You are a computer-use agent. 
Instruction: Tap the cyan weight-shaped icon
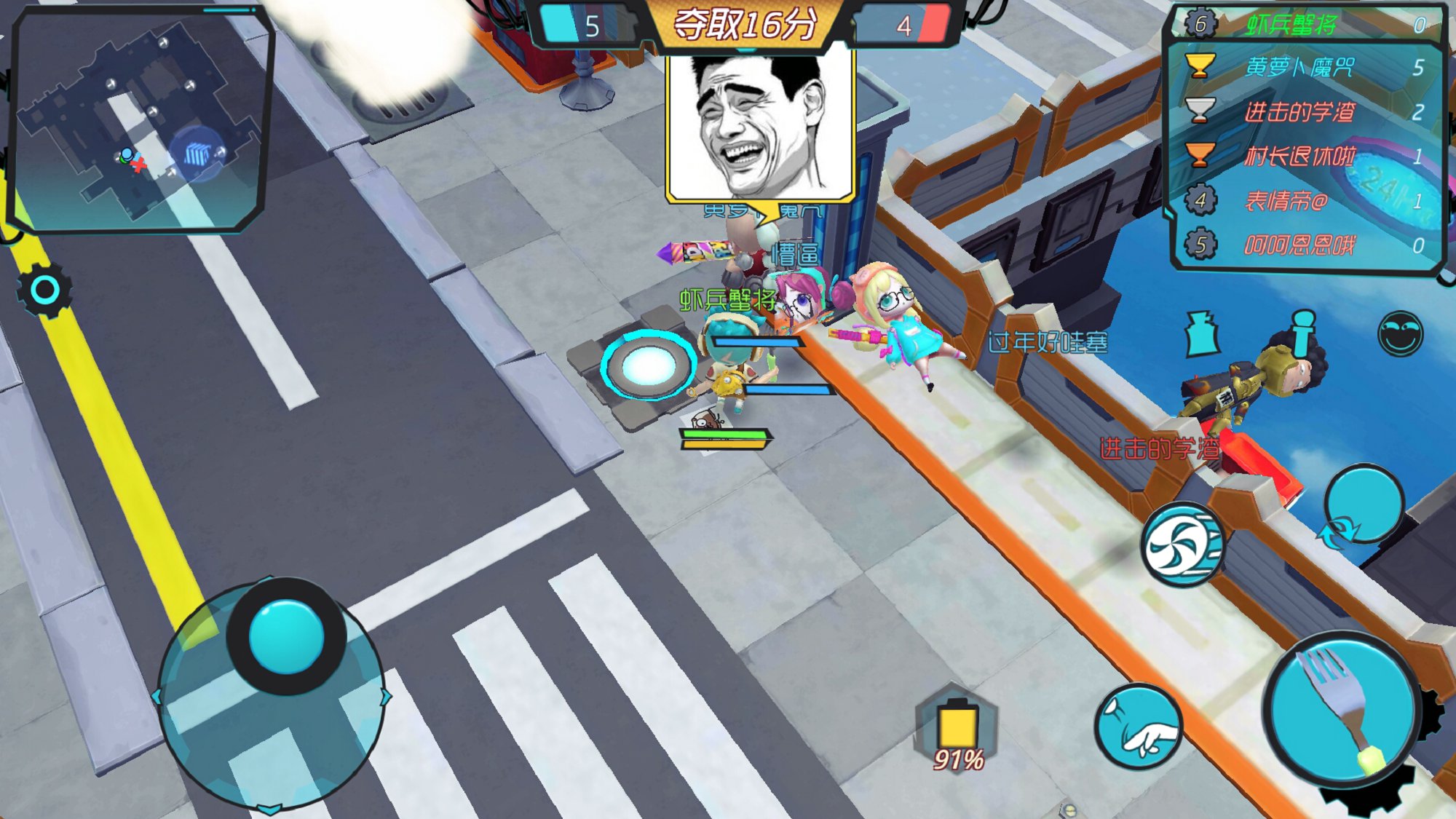(x=1203, y=335)
